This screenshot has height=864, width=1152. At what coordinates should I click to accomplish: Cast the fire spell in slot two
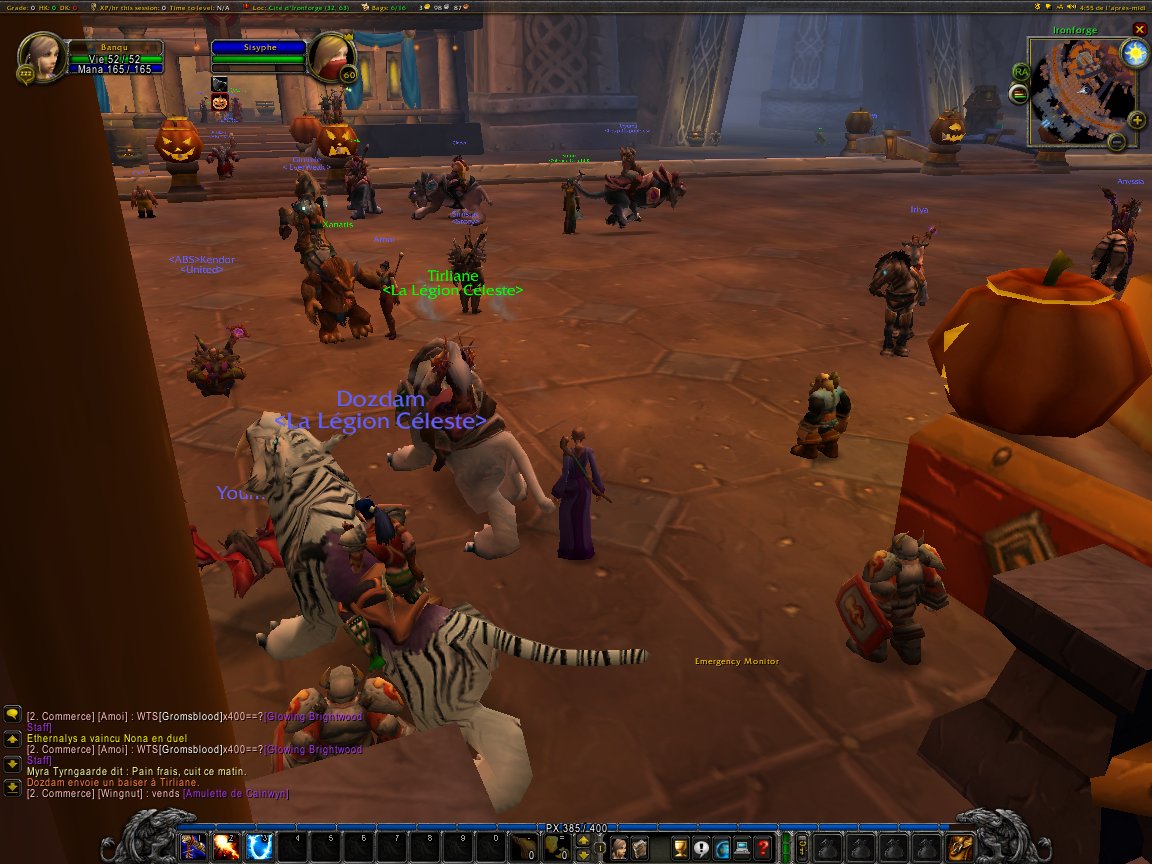227,847
